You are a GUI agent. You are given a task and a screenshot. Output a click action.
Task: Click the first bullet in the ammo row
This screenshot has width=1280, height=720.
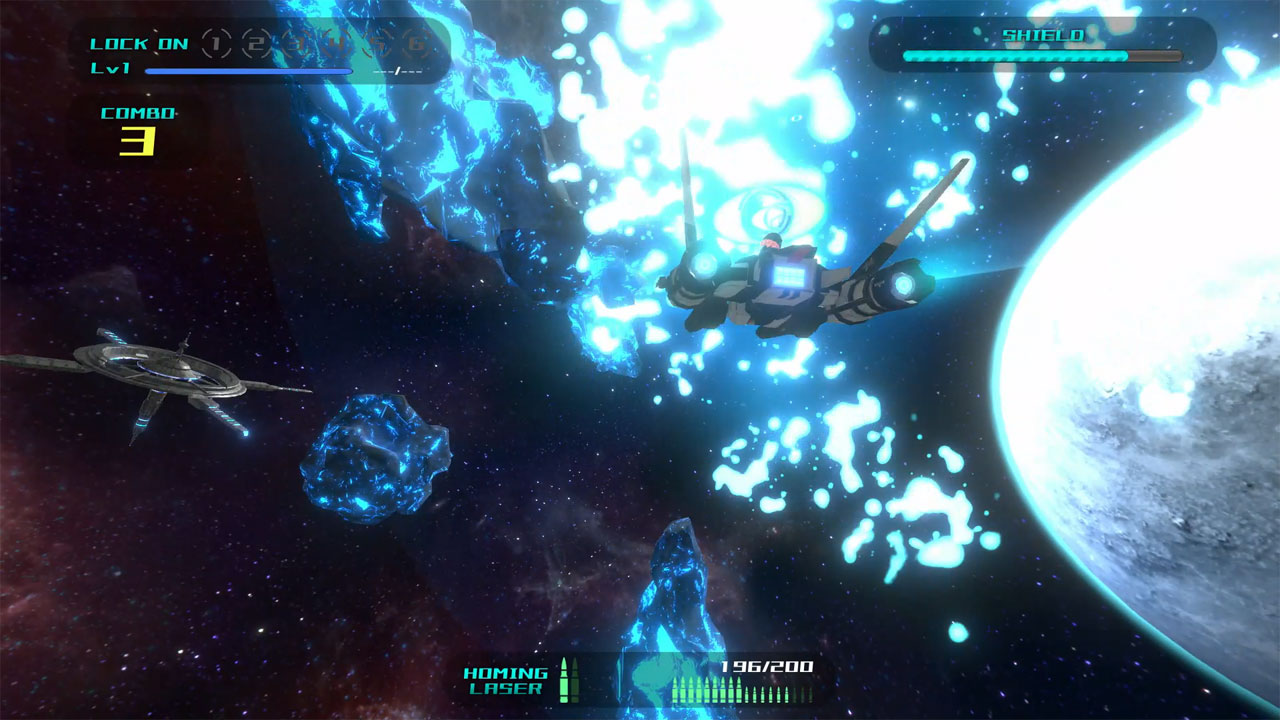click(676, 689)
